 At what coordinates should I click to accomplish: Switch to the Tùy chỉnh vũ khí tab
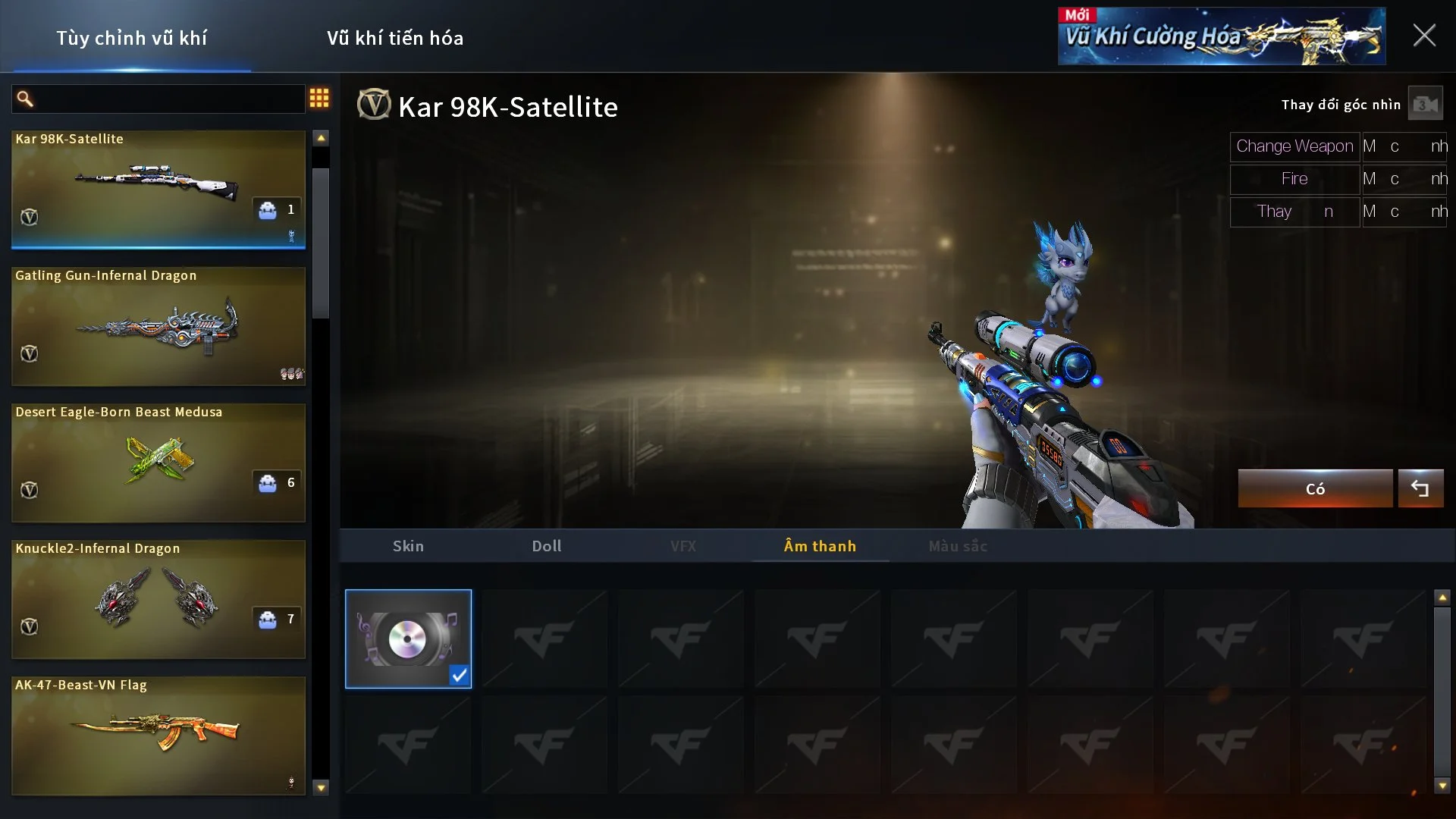pyautogui.click(x=131, y=38)
